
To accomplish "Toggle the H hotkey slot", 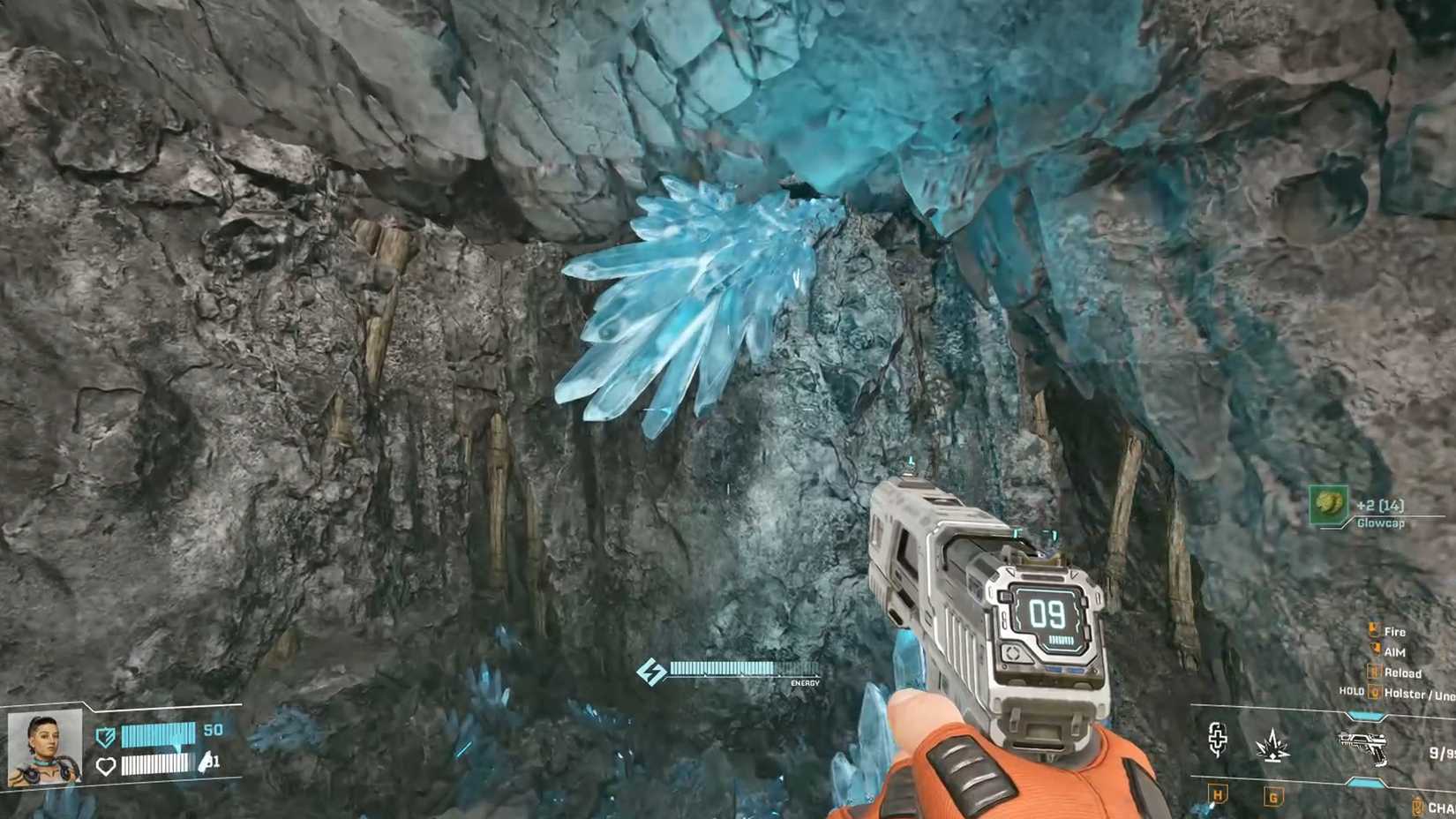I will [x=1218, y=796].
